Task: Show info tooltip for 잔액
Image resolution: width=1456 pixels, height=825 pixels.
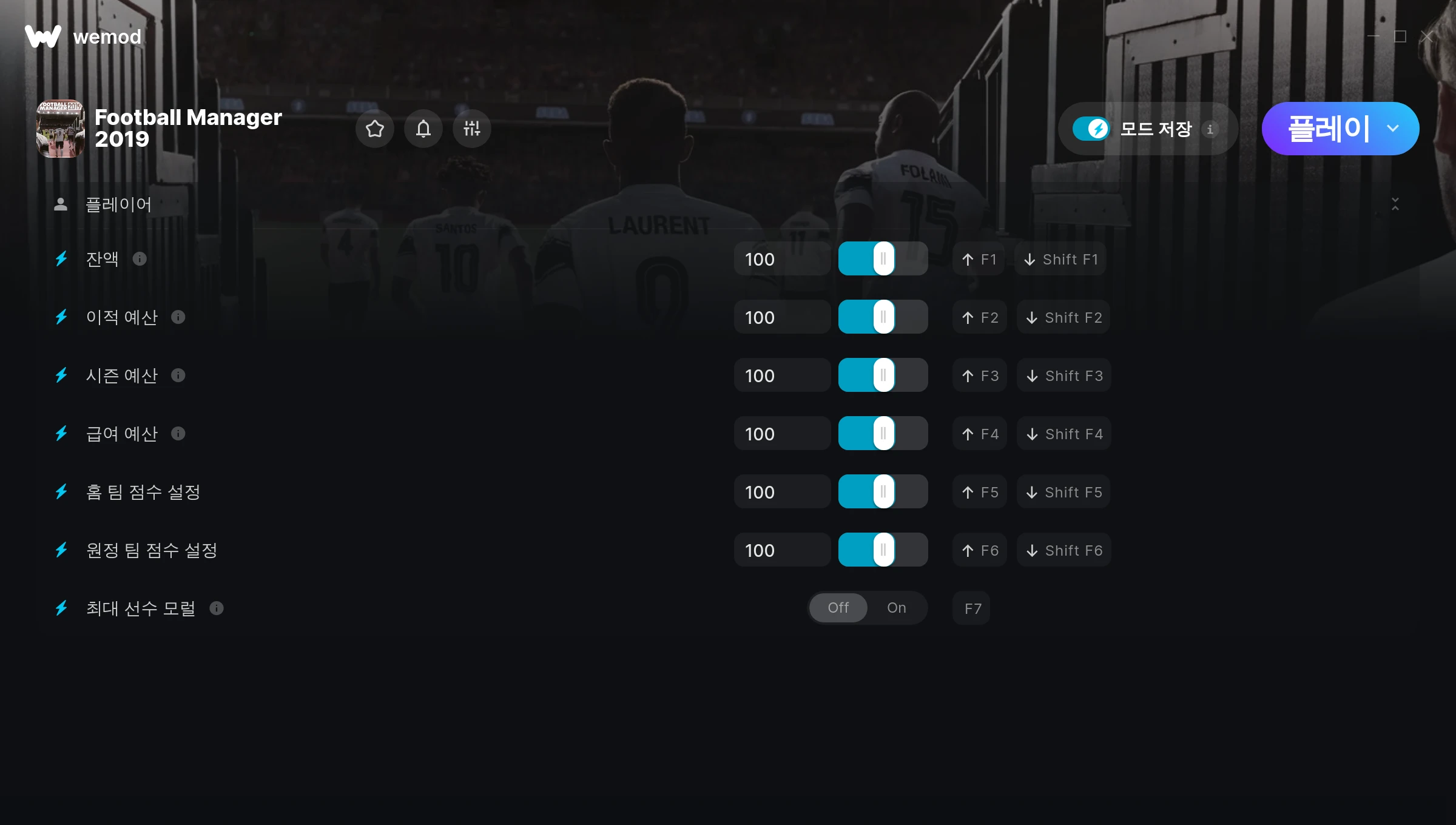Action: (140, 259)
